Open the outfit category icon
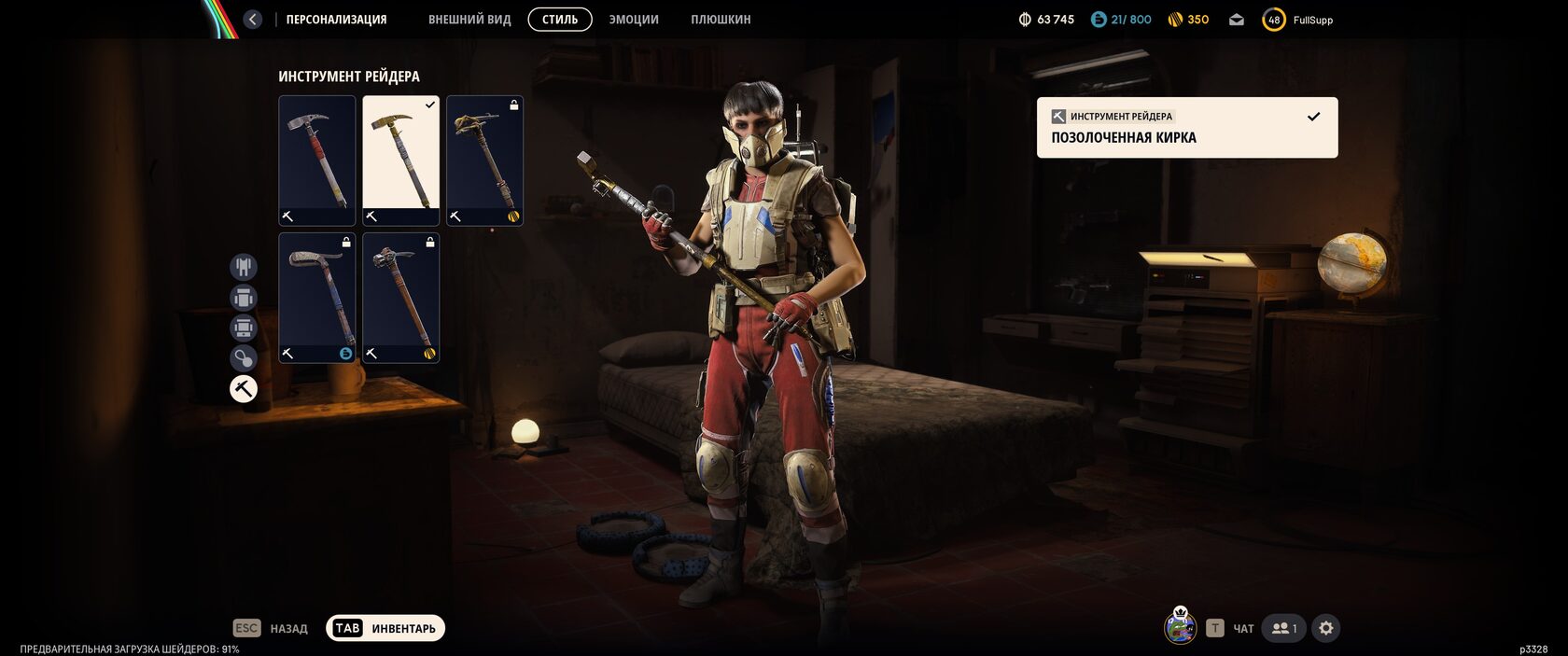The width and height of the screenshot is (1568, 656). tap(244, 267)
